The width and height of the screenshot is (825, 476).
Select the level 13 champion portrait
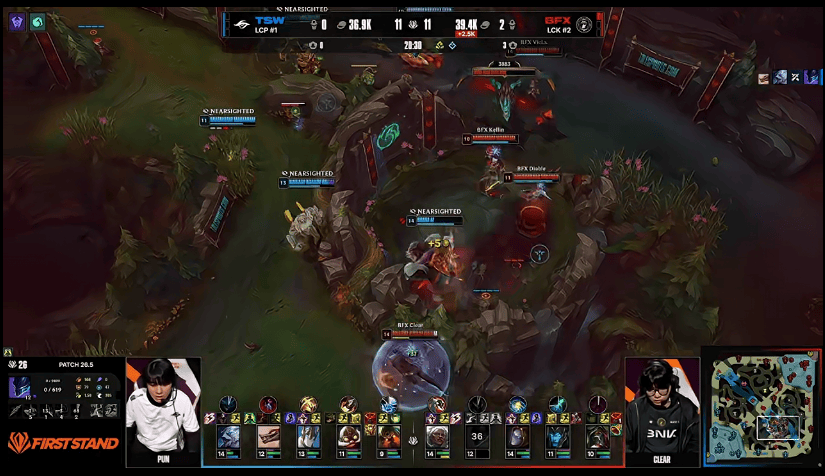[x=308, y=436]
